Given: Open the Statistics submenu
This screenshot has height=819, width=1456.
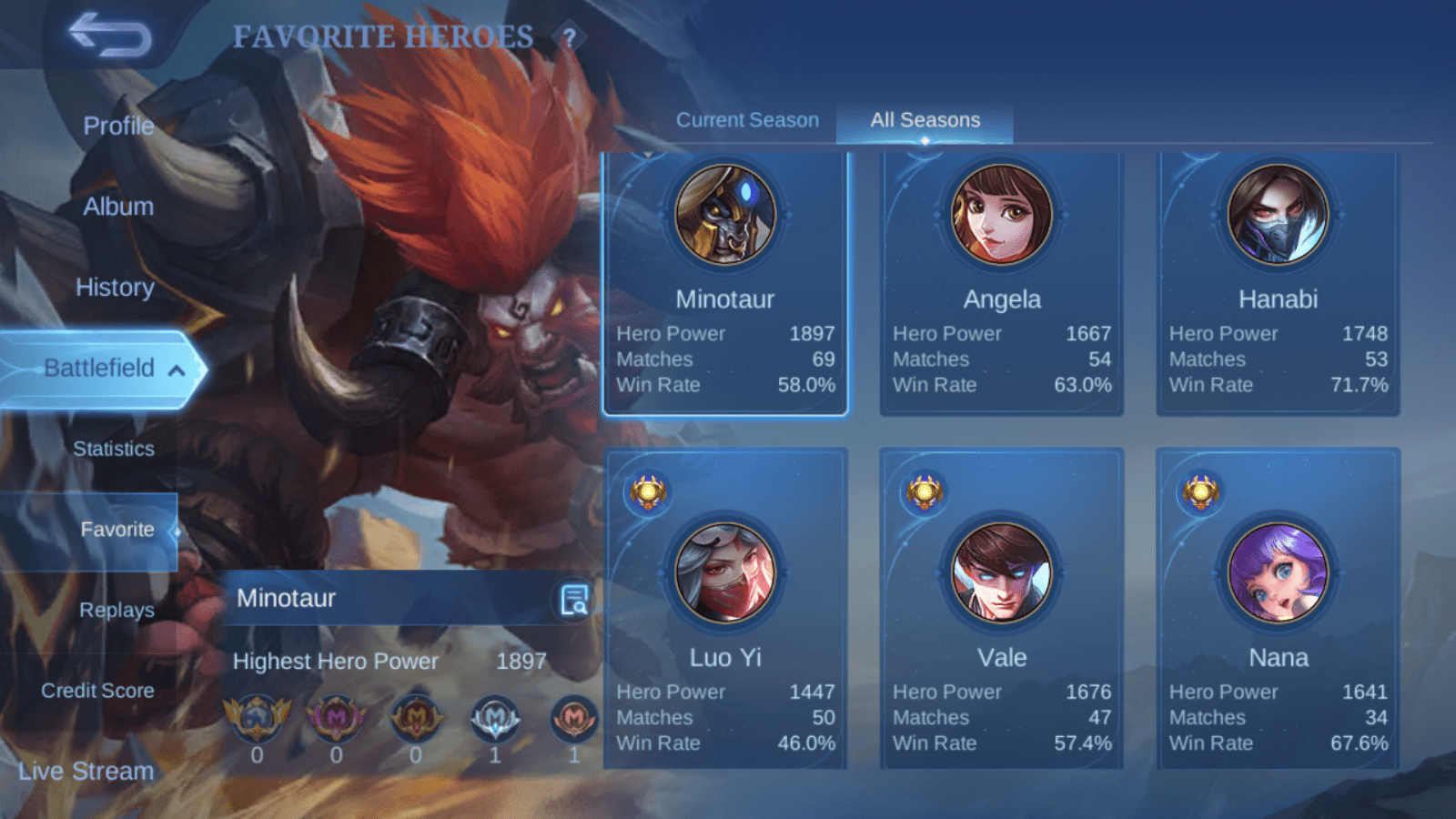Looking at the screenshot, I should [114, 449].
